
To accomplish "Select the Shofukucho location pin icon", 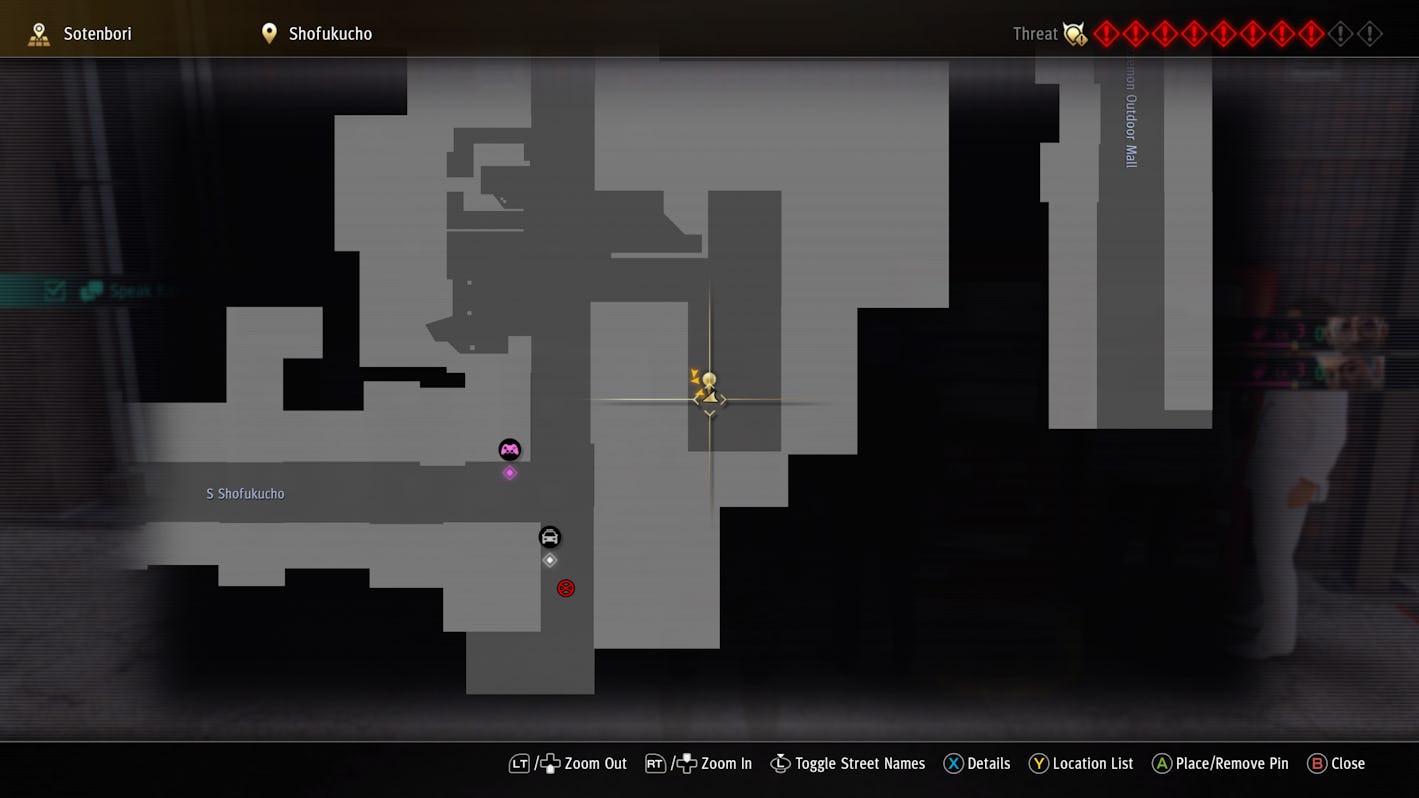I will pyautogui.click(x=268, y=32).
